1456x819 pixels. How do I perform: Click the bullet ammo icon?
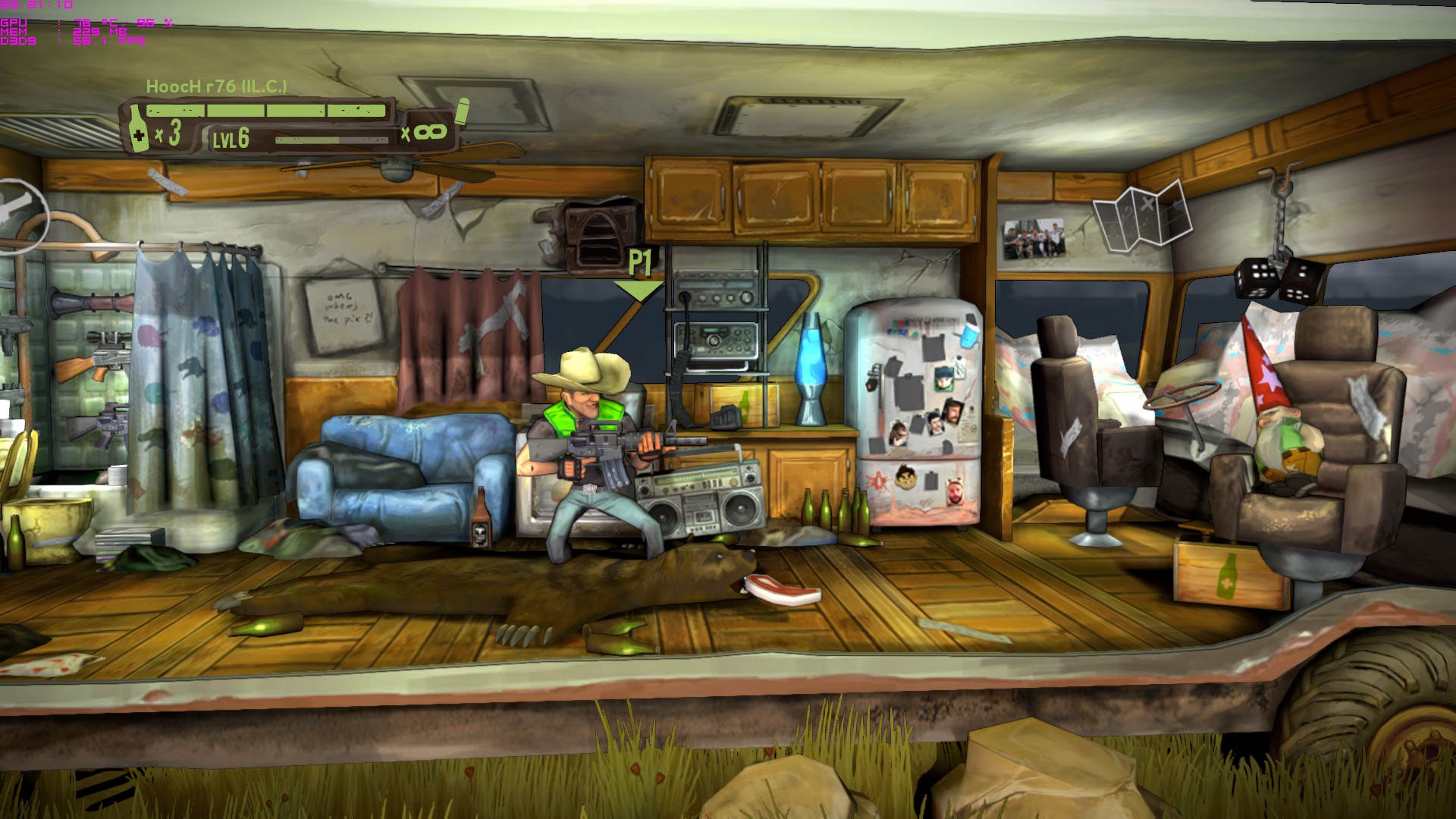pyautogui.click(x=462, y=112)
